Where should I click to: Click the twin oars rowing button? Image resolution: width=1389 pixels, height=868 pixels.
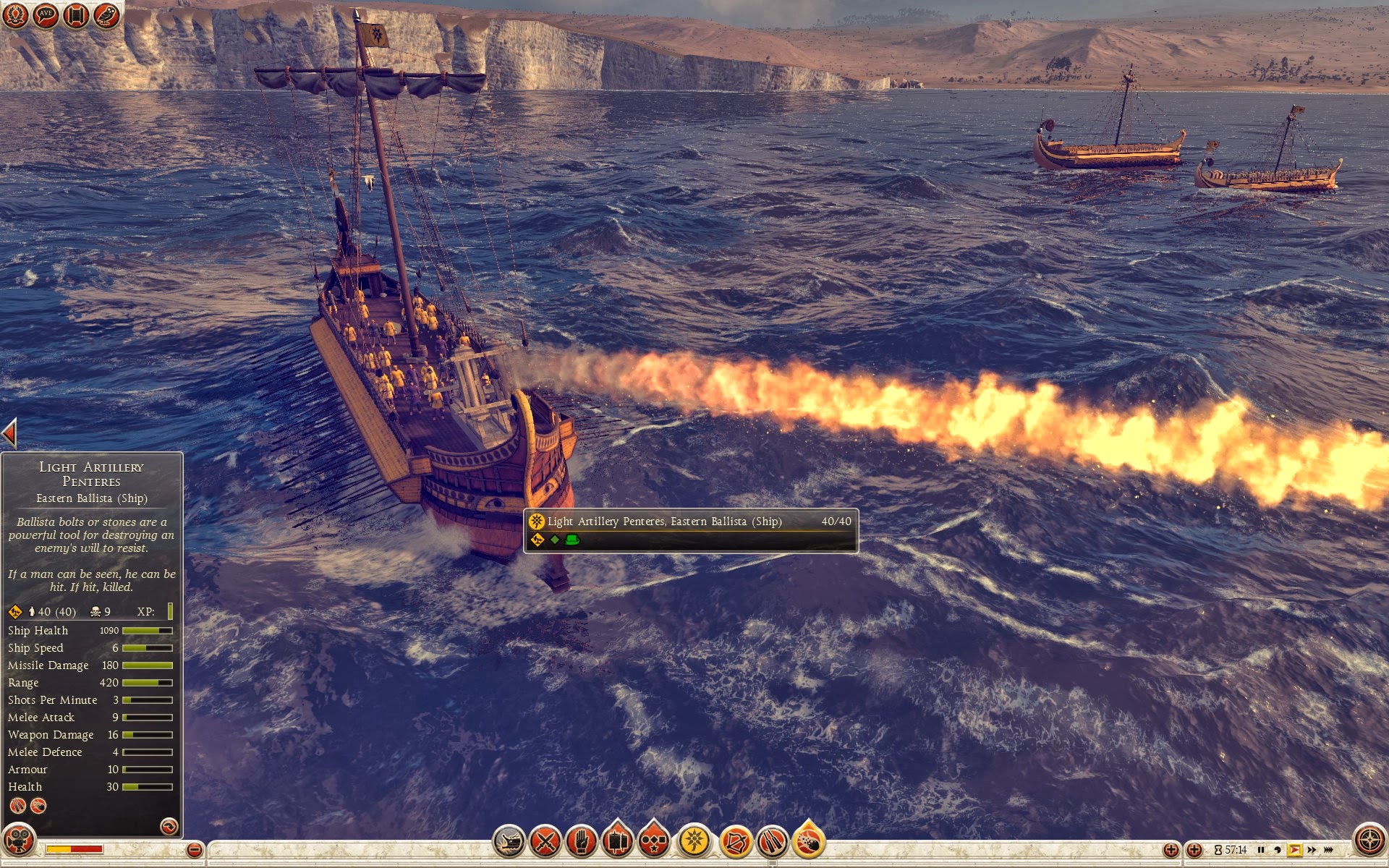tap(772, 841)
